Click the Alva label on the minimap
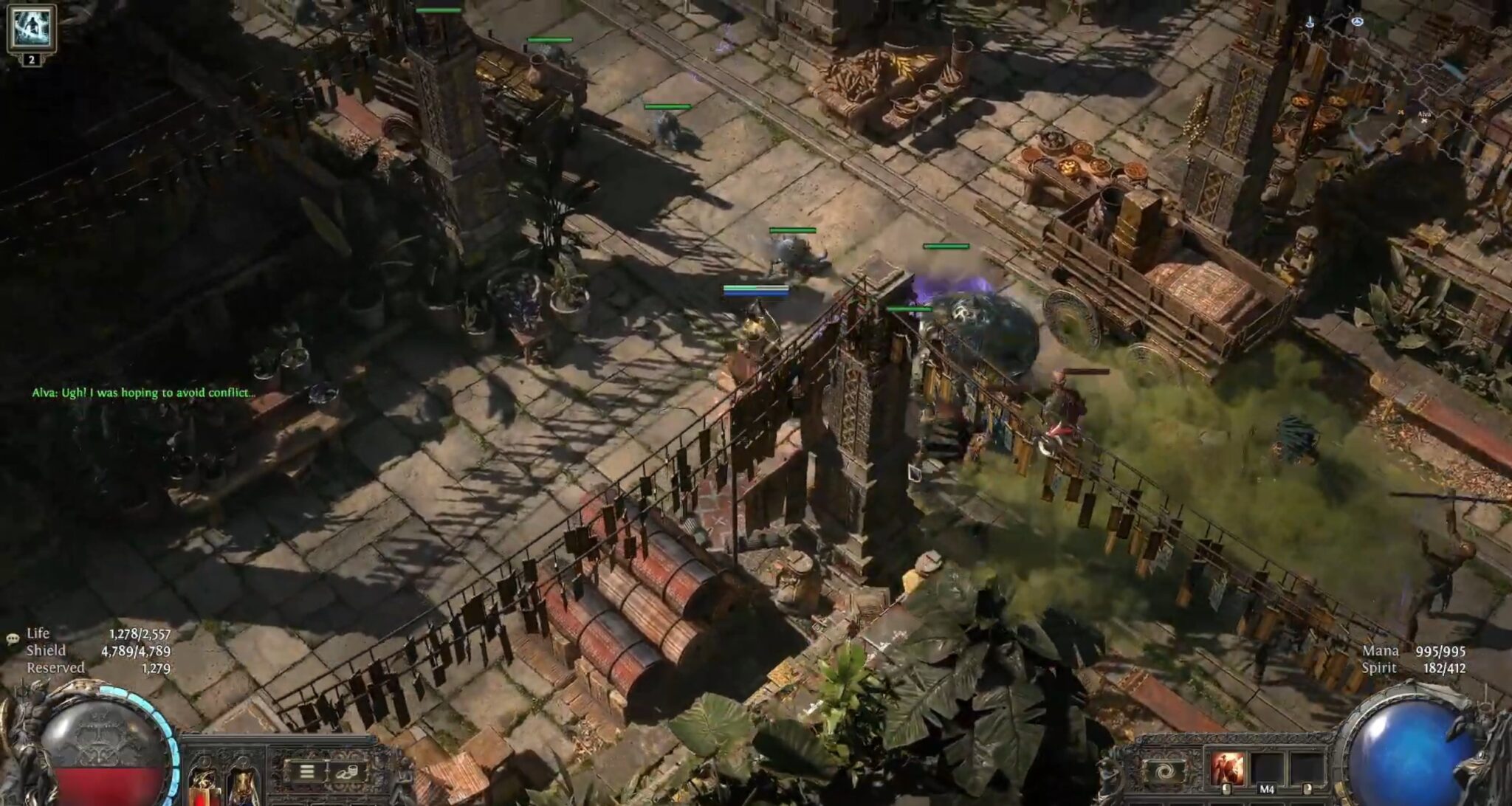 [1425, 114]
